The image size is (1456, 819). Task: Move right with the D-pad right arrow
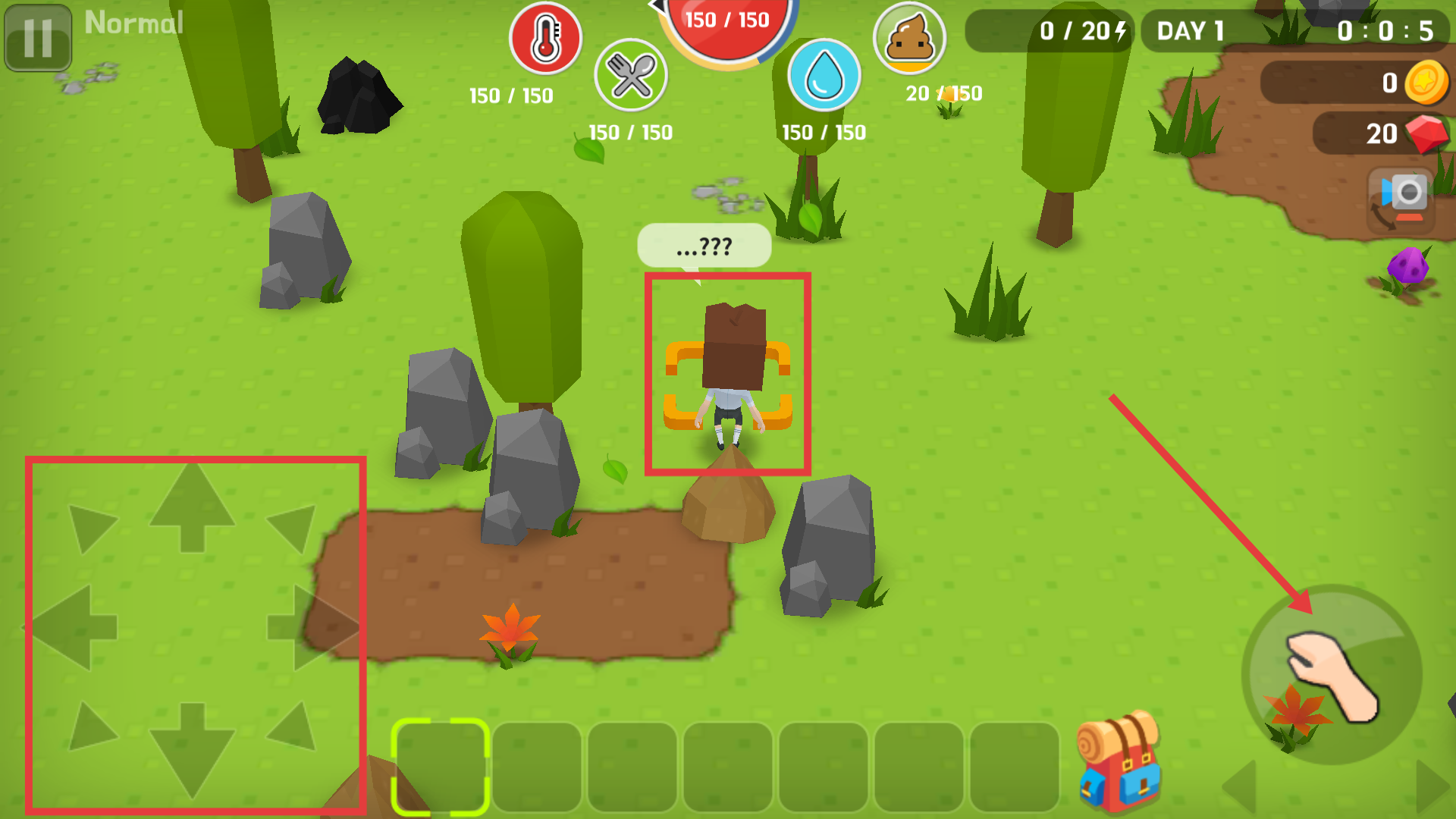312,627
